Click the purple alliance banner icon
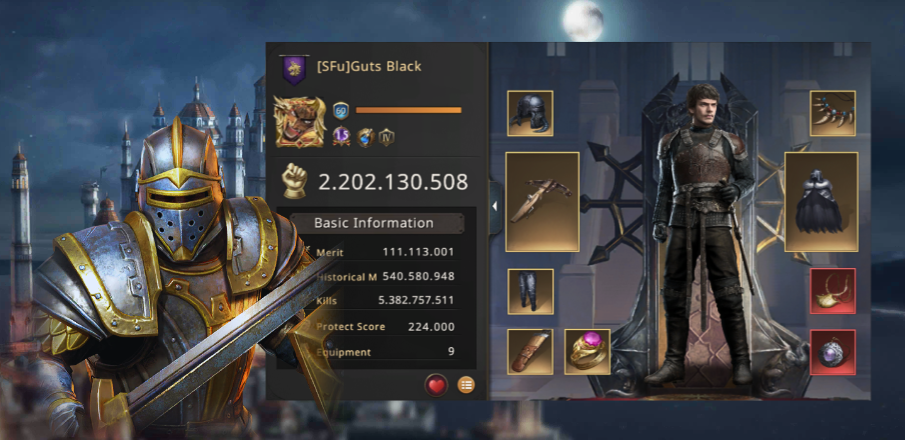905x440 pixels. 294,68
